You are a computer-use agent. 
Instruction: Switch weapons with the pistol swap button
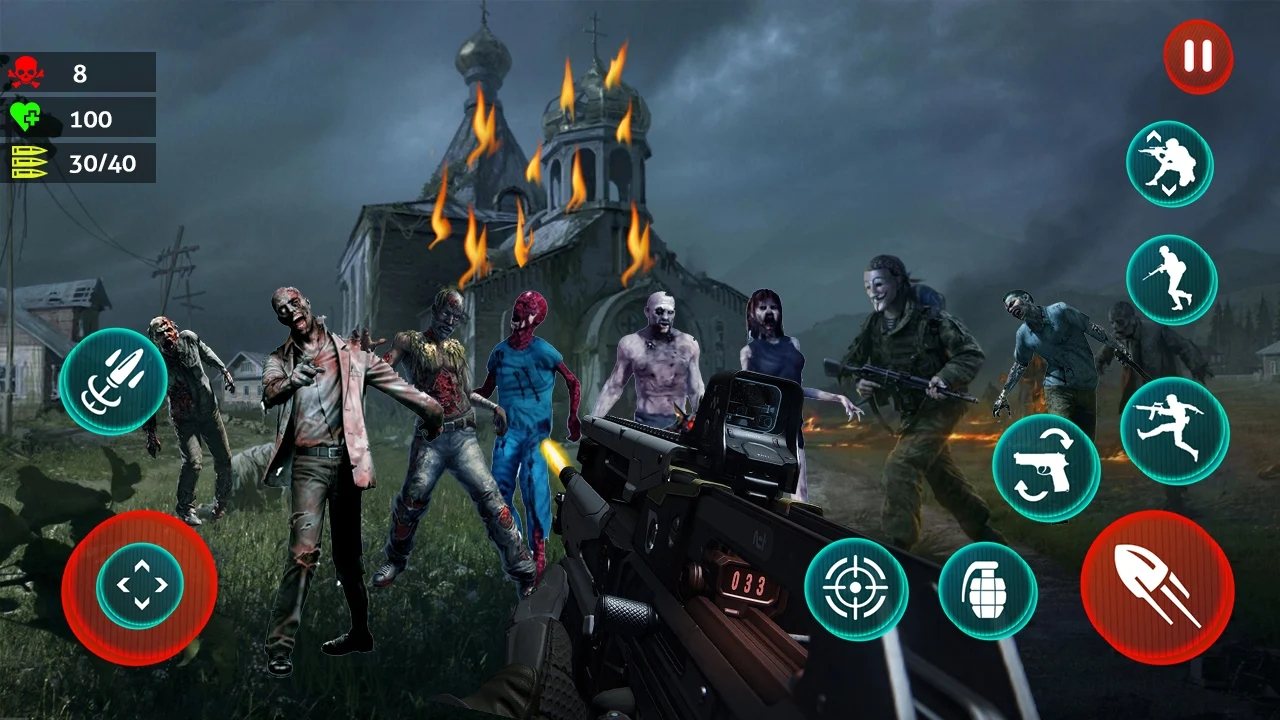[x=1046, y=468]
